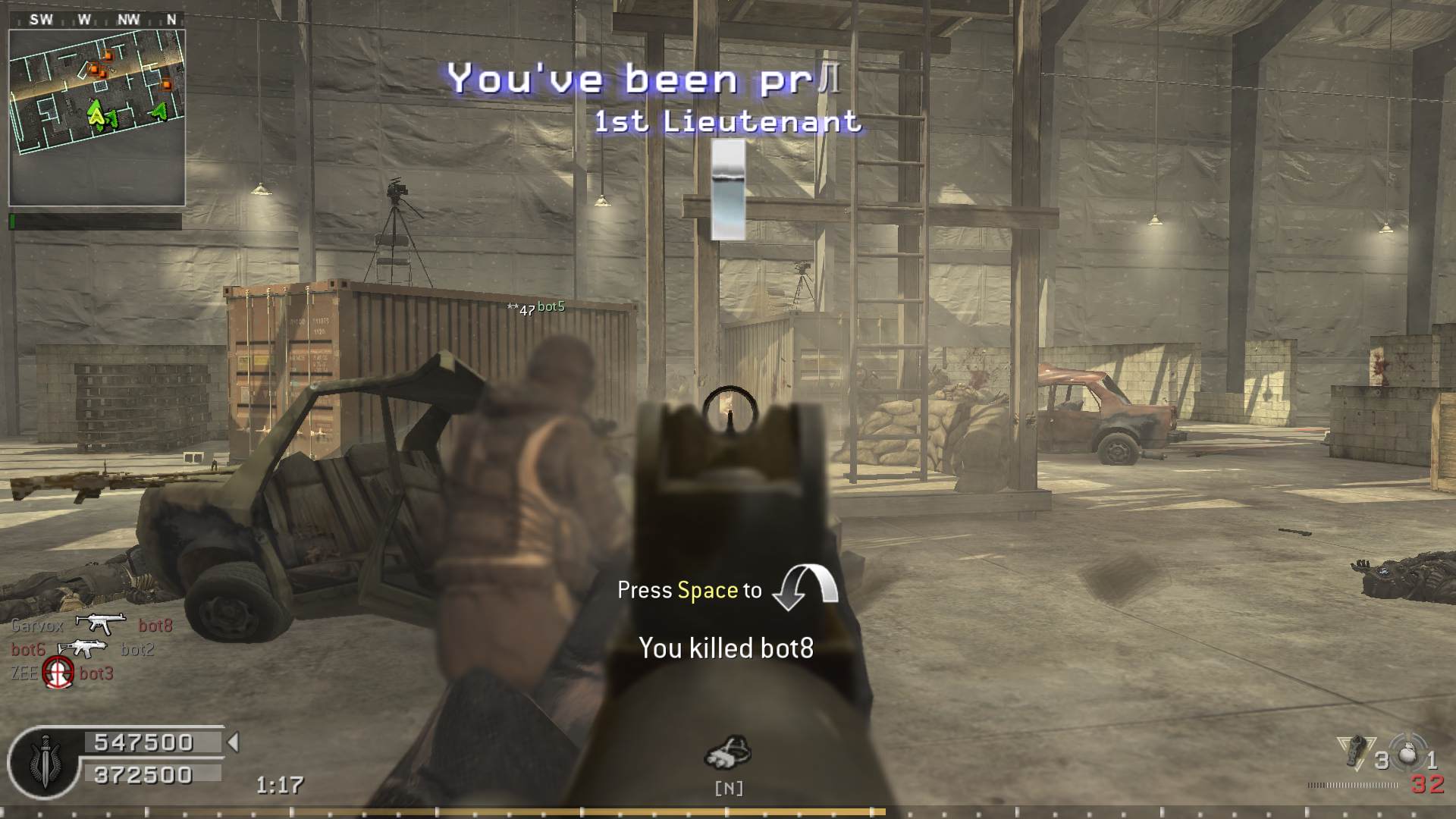Select the frag grenade icon
The height and width of the screenshot is (819, 1456).
tap(1408, 753)
